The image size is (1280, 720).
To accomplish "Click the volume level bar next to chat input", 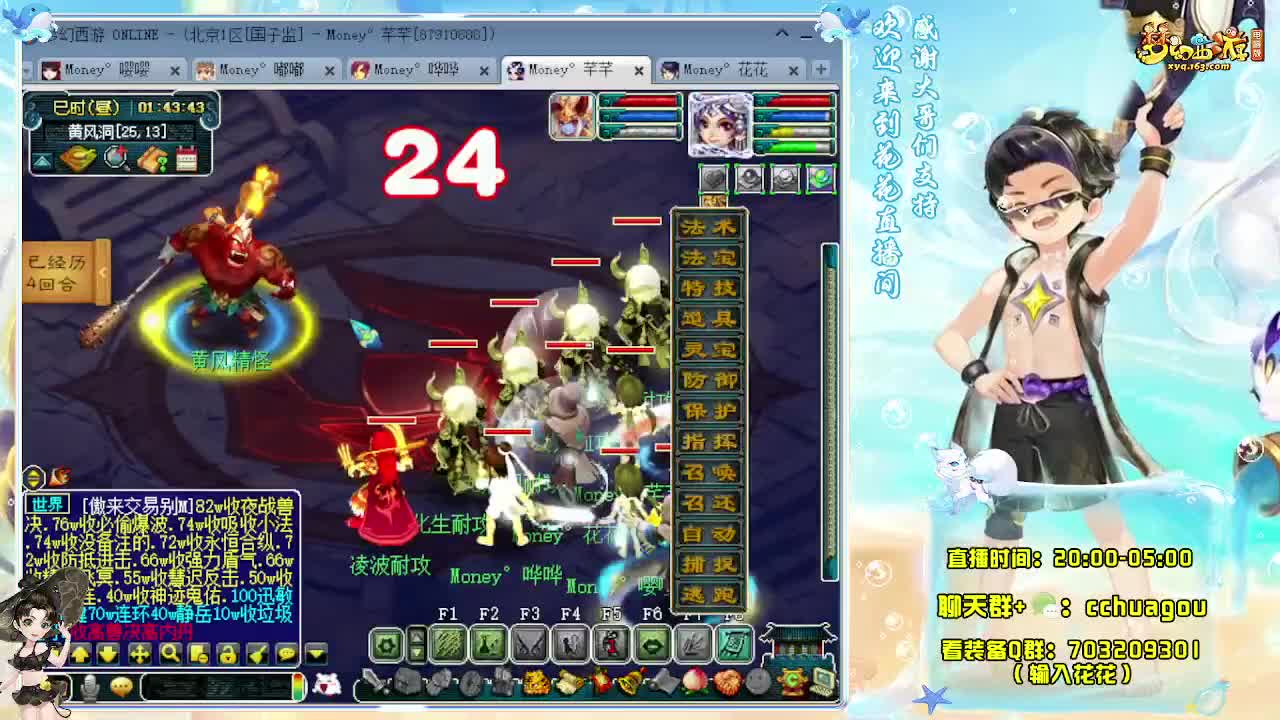I will click(x=297, y=686).
